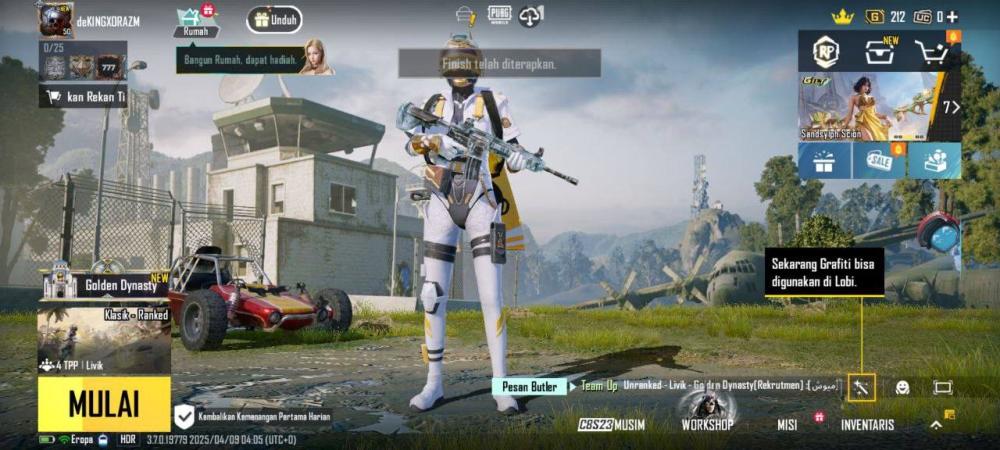This screenshot has height=450, width=1000.
Task: Open the Pesan Butler chat message
Action: (x=528, y=385)
